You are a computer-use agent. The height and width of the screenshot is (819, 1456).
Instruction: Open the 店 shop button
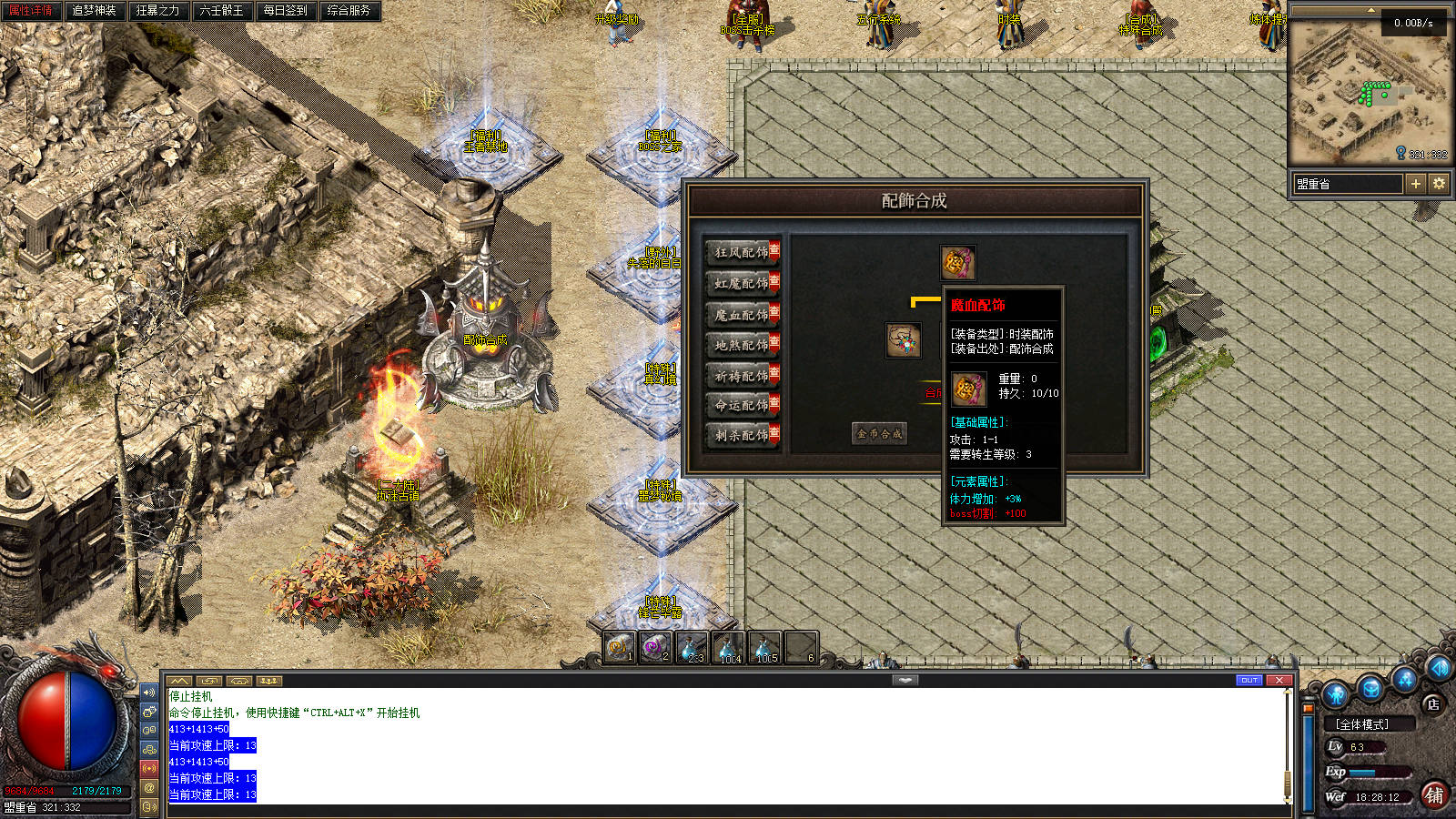pos(1432,703)
